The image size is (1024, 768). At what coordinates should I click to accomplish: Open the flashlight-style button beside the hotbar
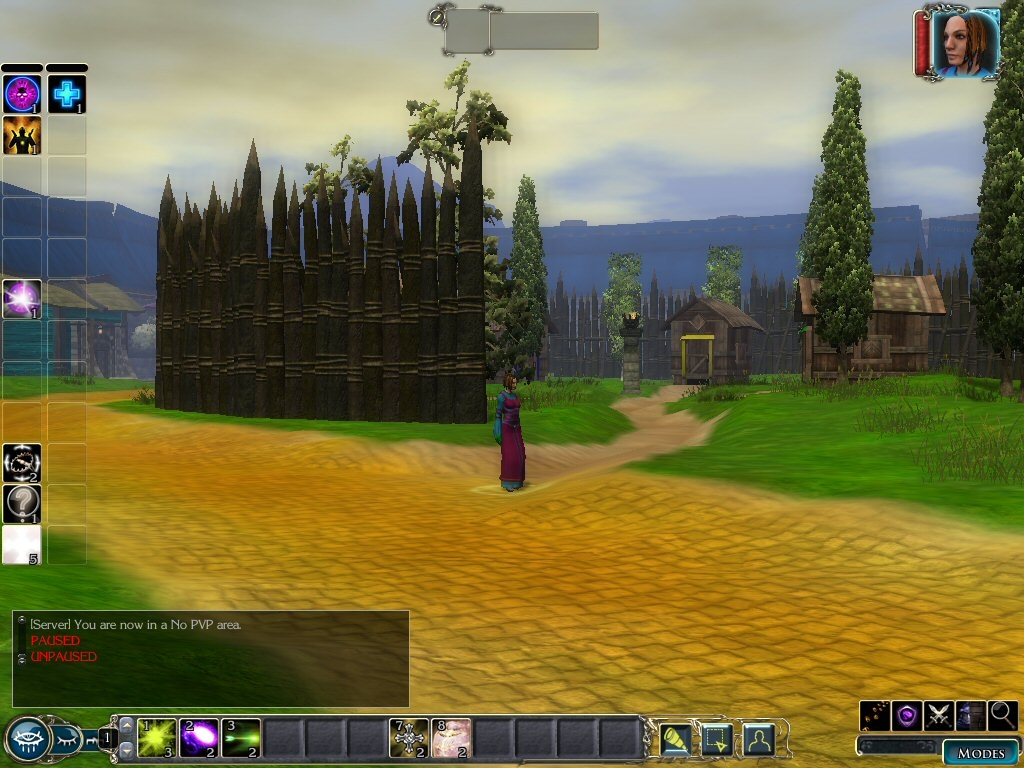(x=676, y=739)
